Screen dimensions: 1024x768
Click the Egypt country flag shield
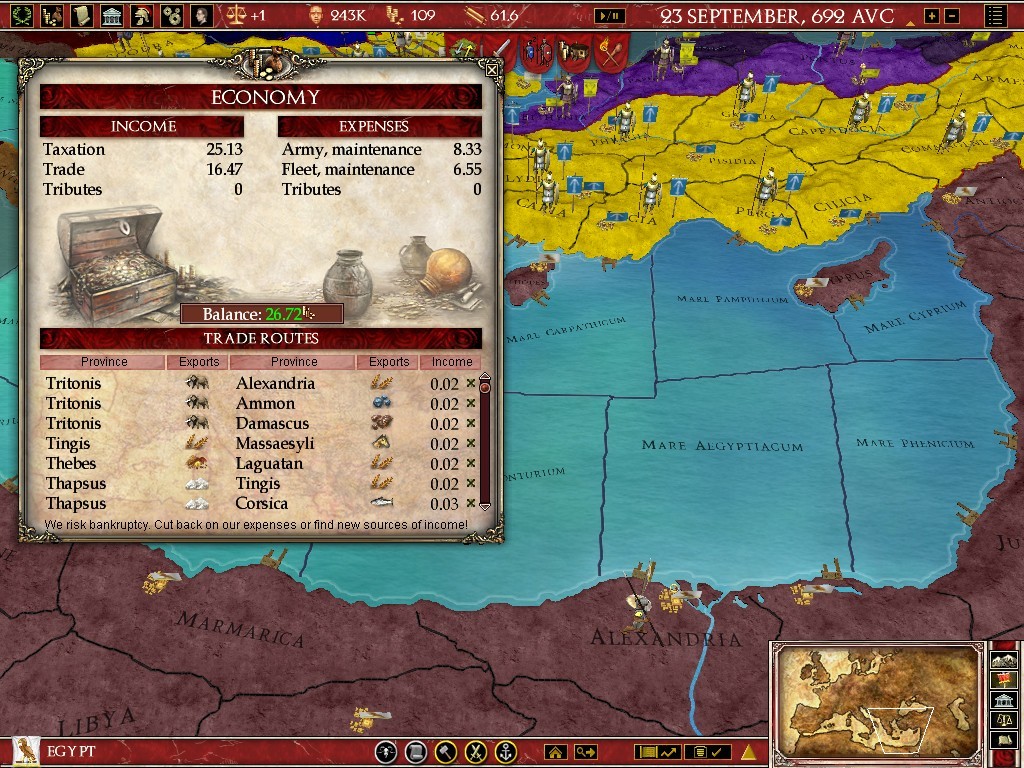pyautogui.click(x=20, y=751)
